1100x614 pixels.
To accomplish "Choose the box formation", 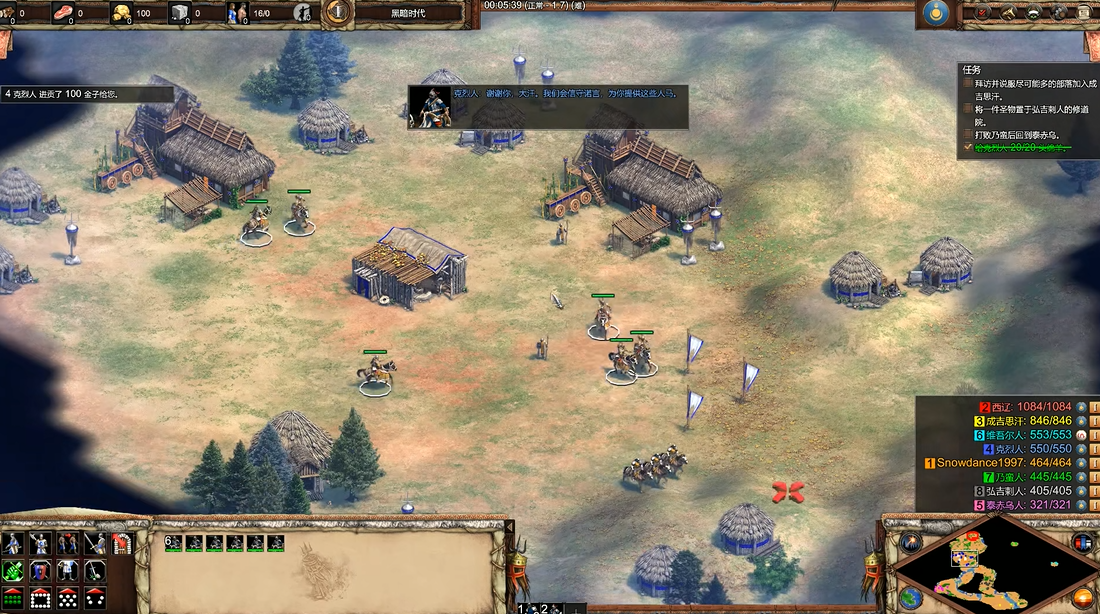I will click(x=41, y=598).
